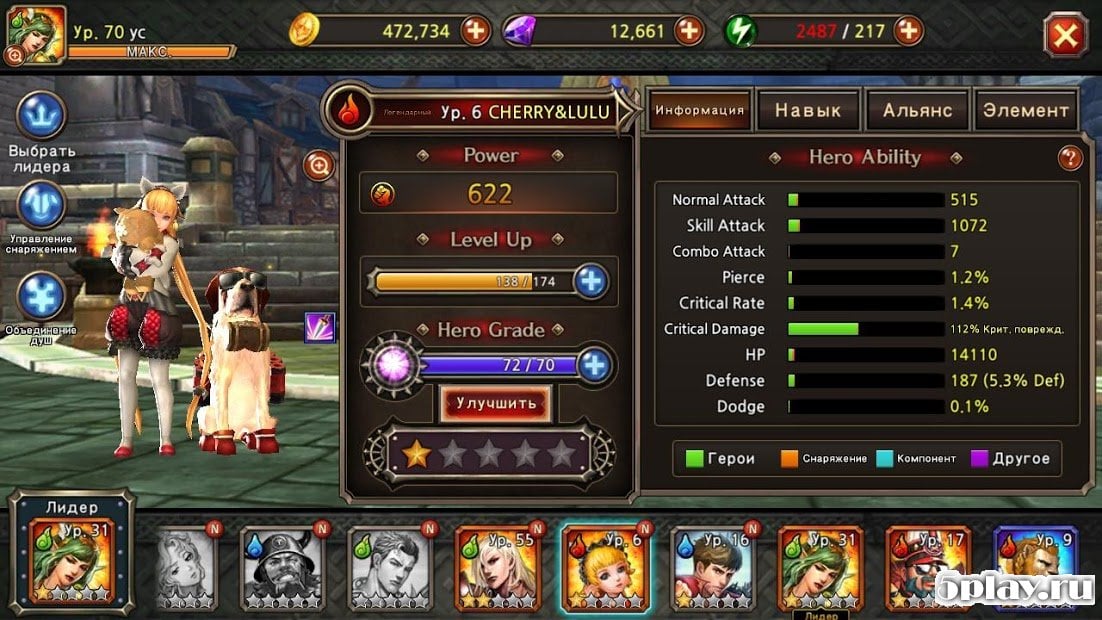
Task: Add more gold coins with plus button
Action: coord(476,31)
